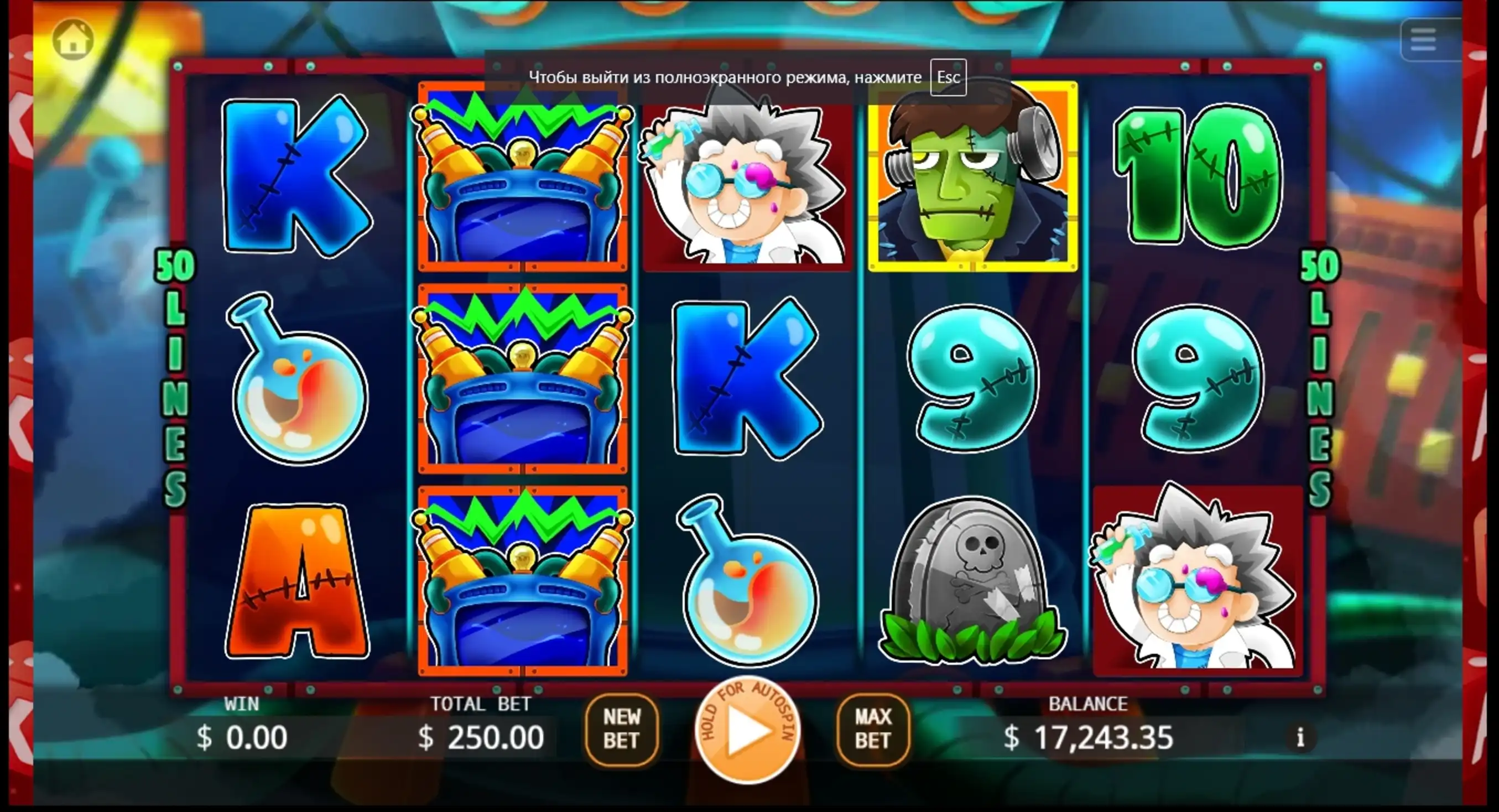Screen dimensions: 1499x812
Task: Spin the reels with the orange play button
Action: [748, 731]
